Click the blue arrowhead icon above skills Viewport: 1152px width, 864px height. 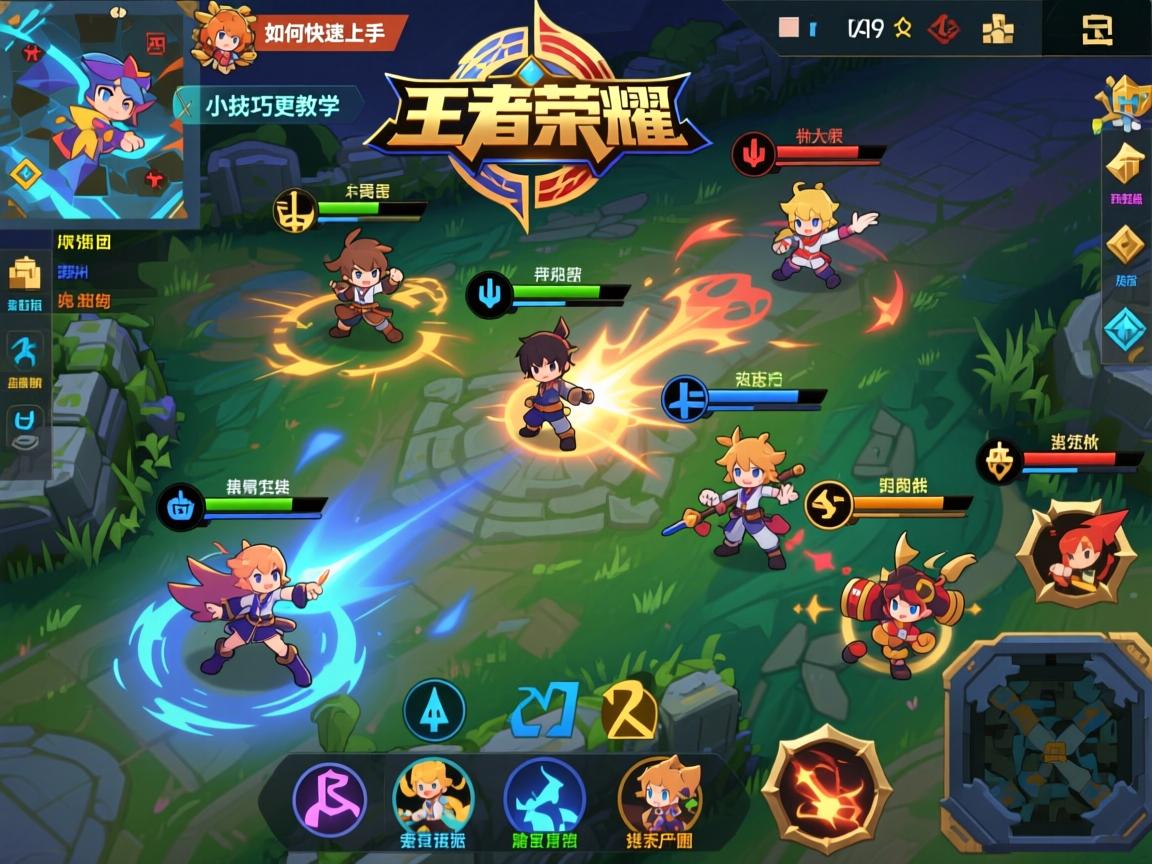(434, 710)
